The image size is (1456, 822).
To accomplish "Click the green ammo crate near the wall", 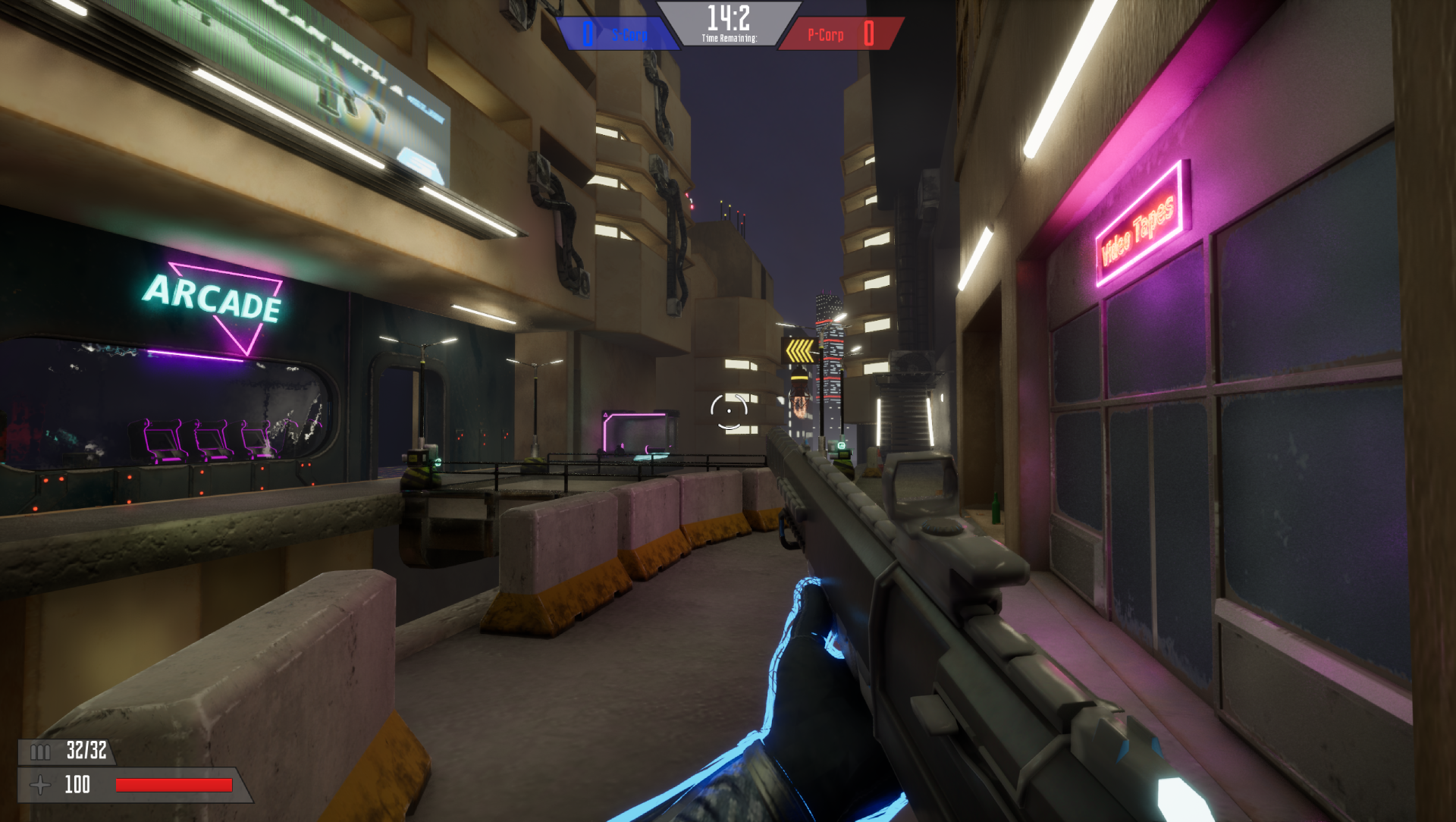I will [x=839, y=453].
